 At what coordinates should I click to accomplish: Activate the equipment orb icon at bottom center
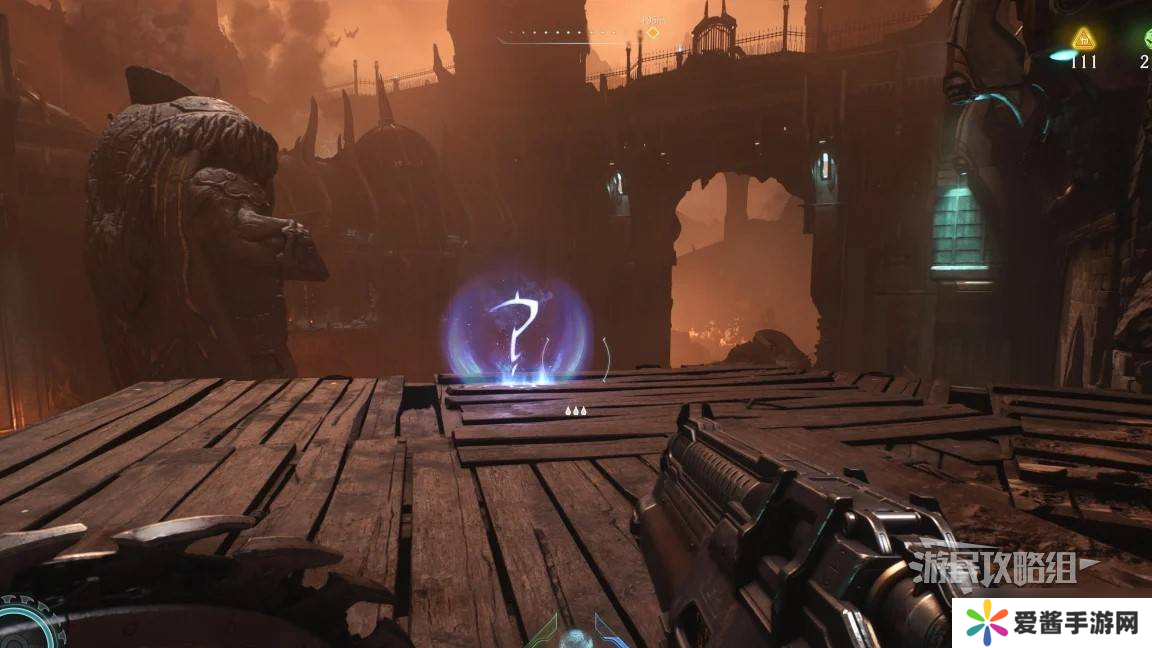(577, 637)
